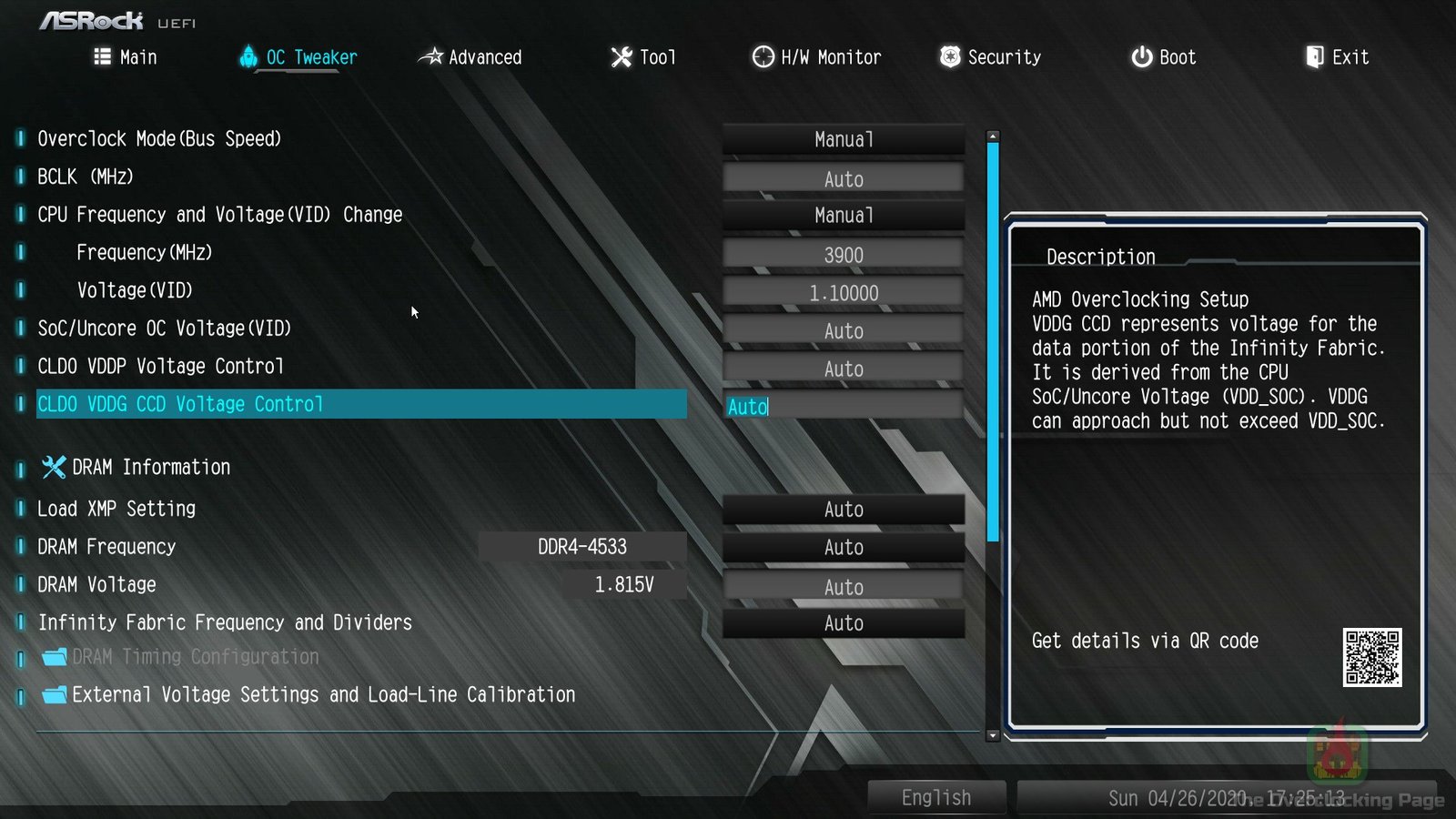Open the Load XMP Setting dropdown
1456x819 pixels.
coord(843,510)
